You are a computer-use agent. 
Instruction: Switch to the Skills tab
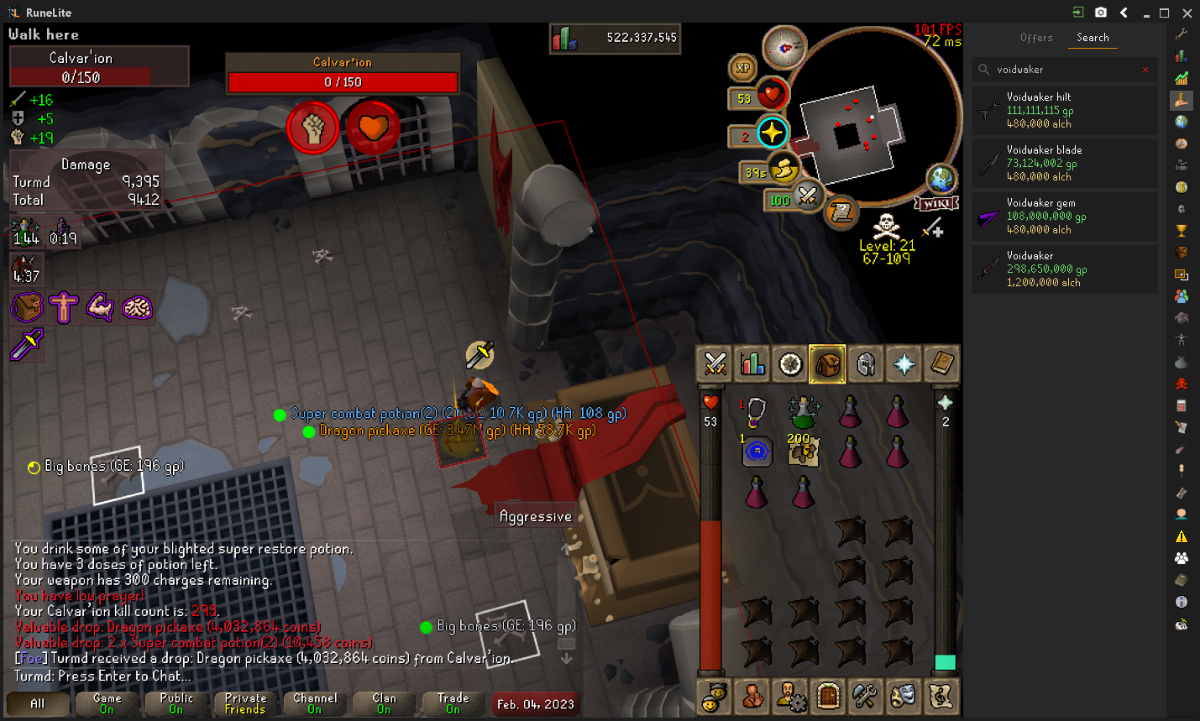point(753,364)
